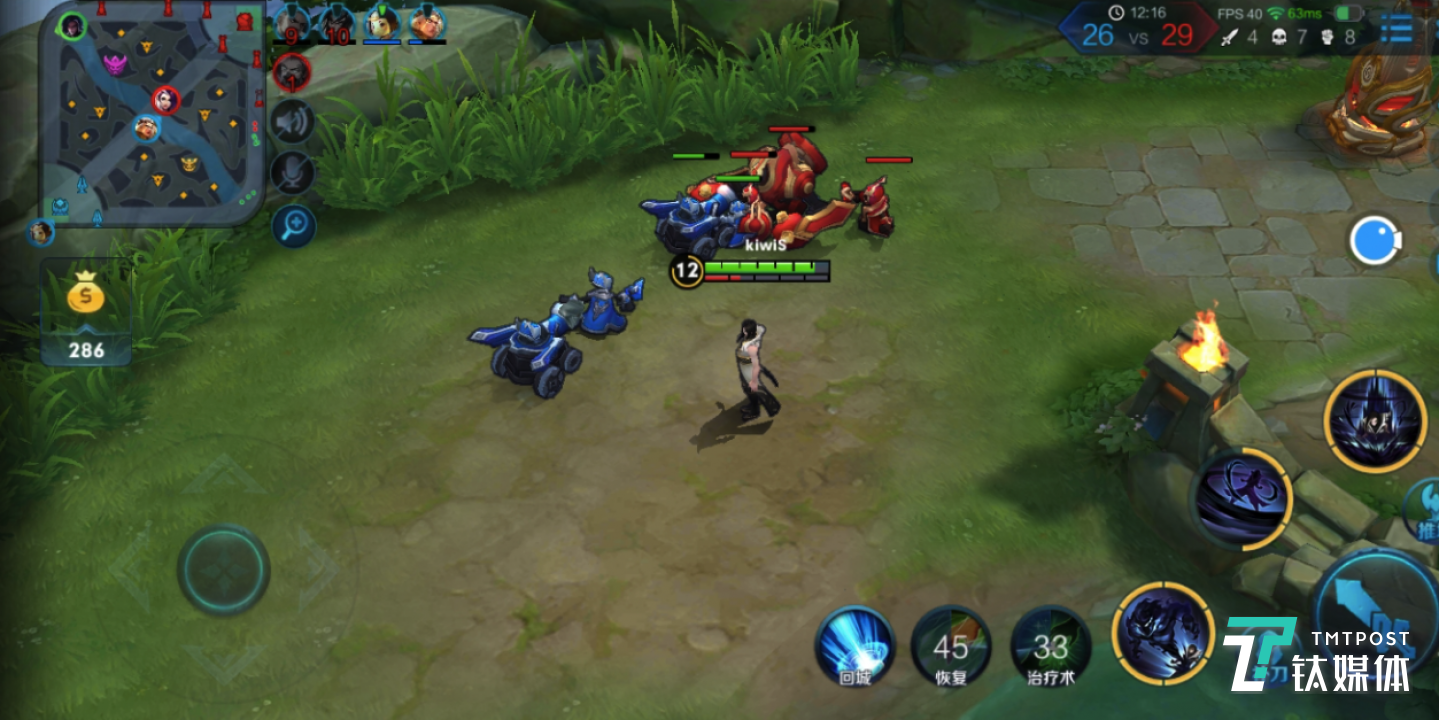Tap the small hero portrait below the minimap
This screenshot has height=720, width=1439.
[41, 232]
